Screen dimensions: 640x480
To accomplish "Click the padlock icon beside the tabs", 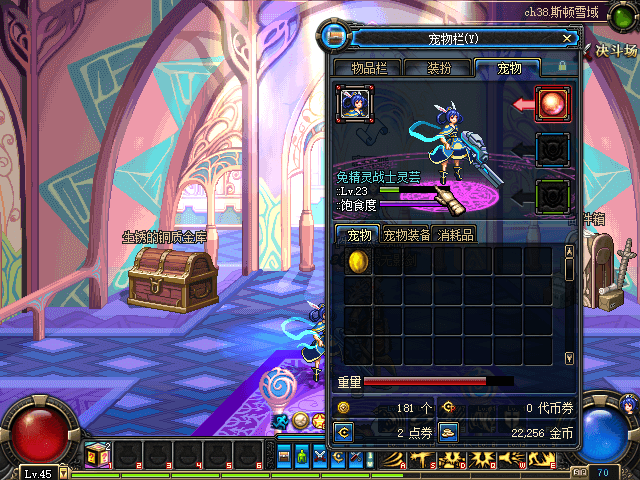I will coord(562,66).
